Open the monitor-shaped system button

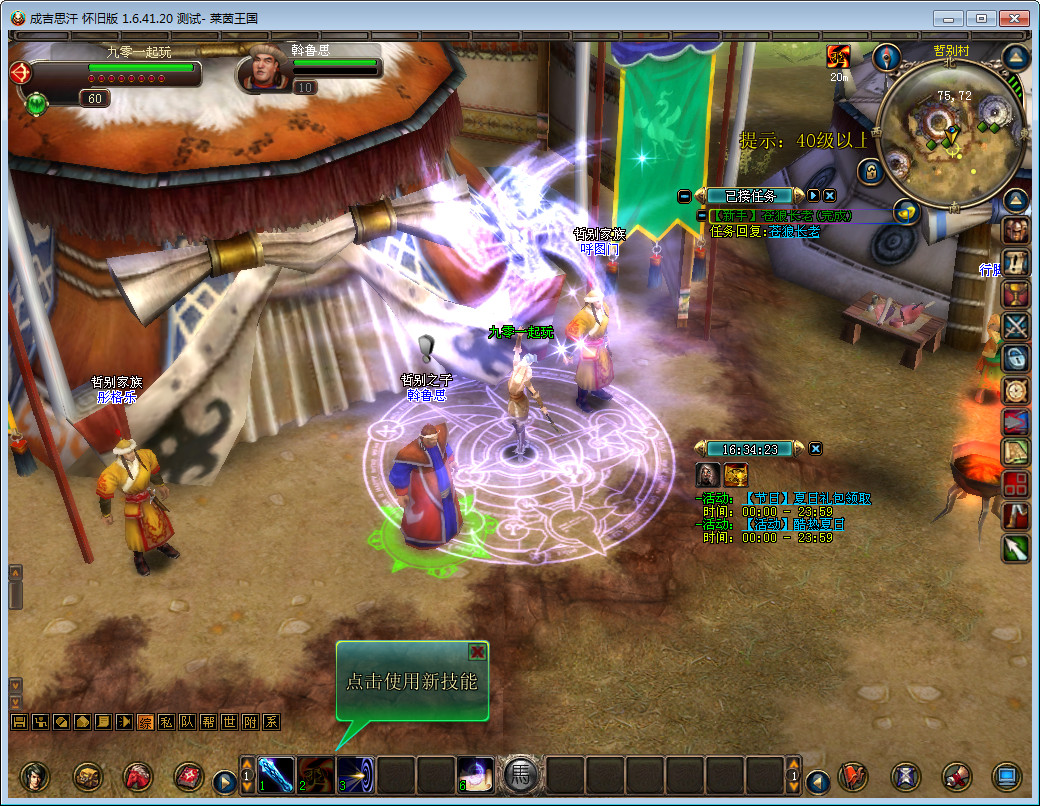click(1006, 776)
